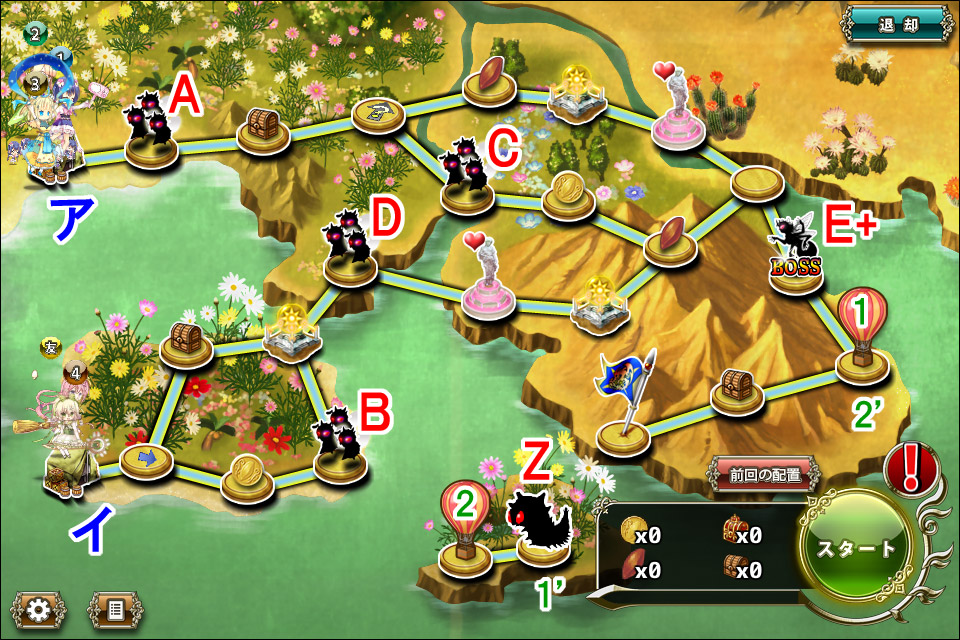This screenshot has height=640, width=960.
Task: Open the red exclamation mark notice
Action: [x=910, y=469]
